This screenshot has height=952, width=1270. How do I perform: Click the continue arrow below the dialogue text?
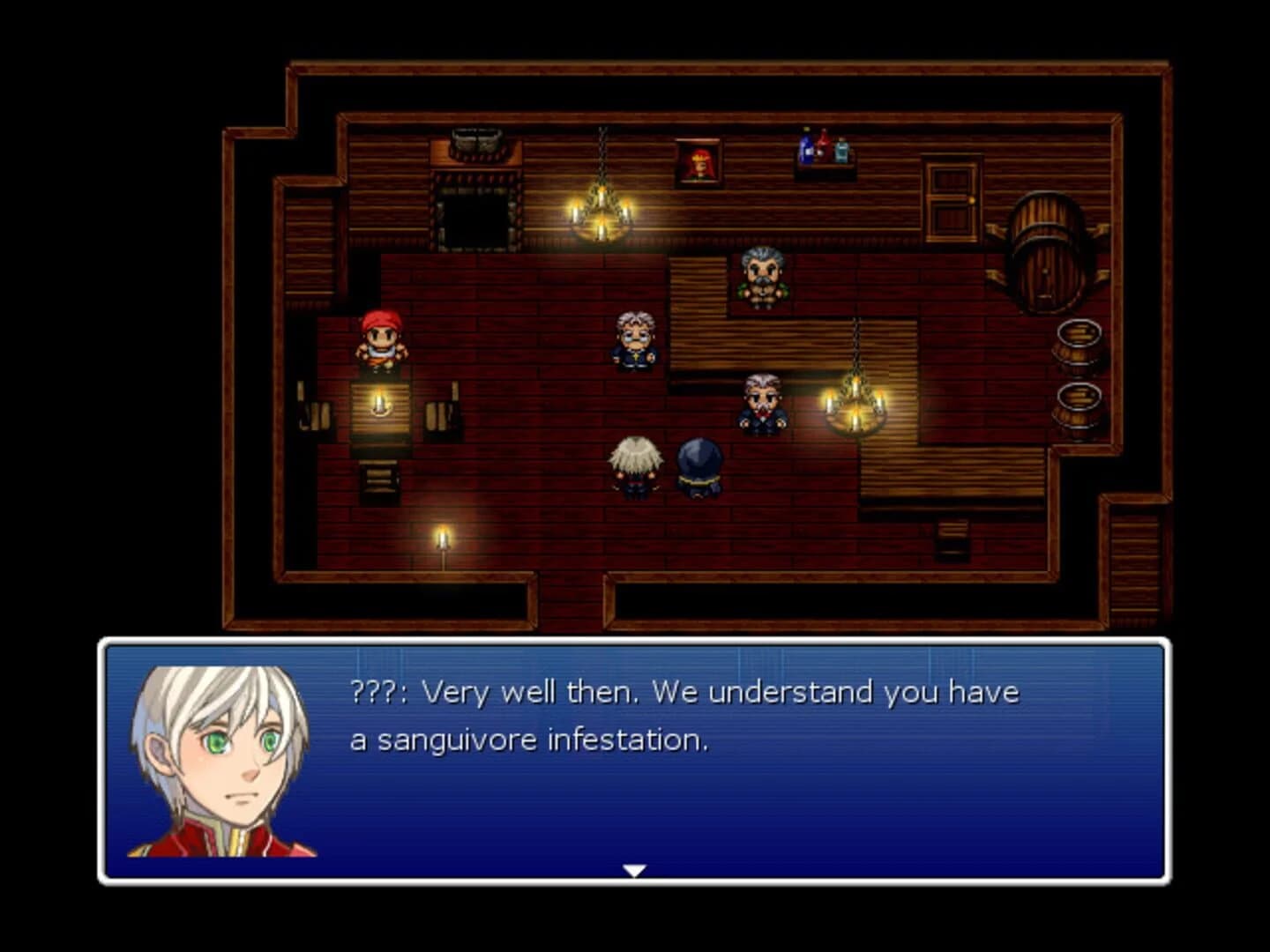click(x=634, y=871)
